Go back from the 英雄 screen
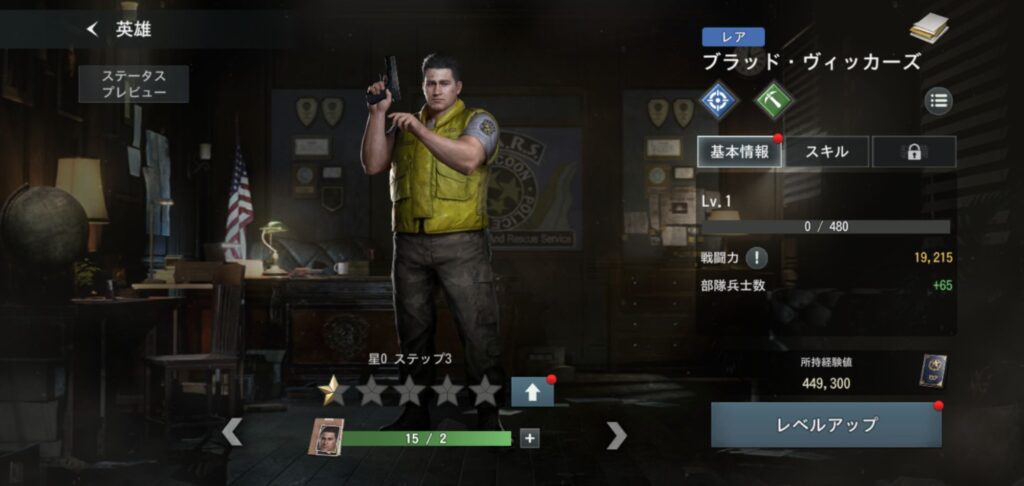 [x=93, y=30]
